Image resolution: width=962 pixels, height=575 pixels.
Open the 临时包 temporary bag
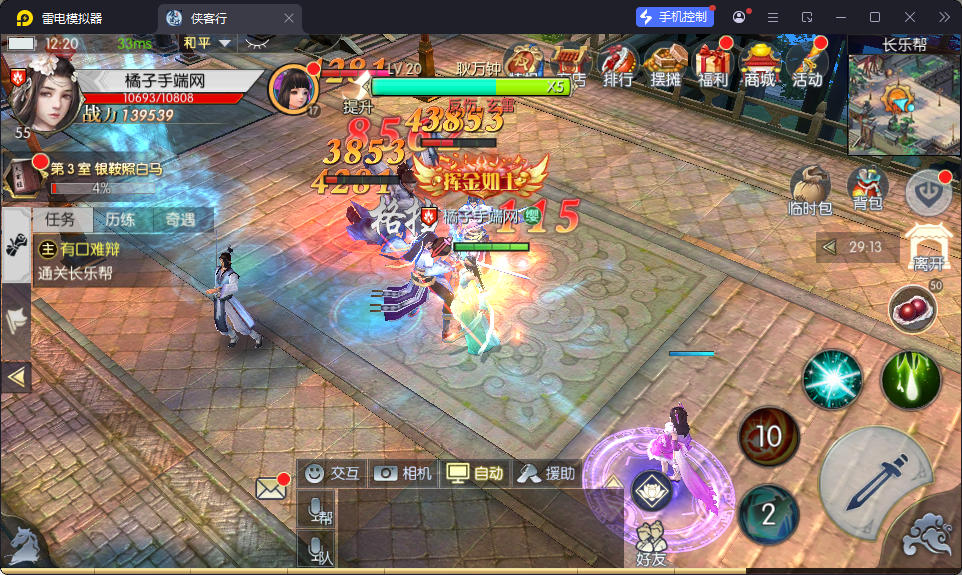point(810,188)
